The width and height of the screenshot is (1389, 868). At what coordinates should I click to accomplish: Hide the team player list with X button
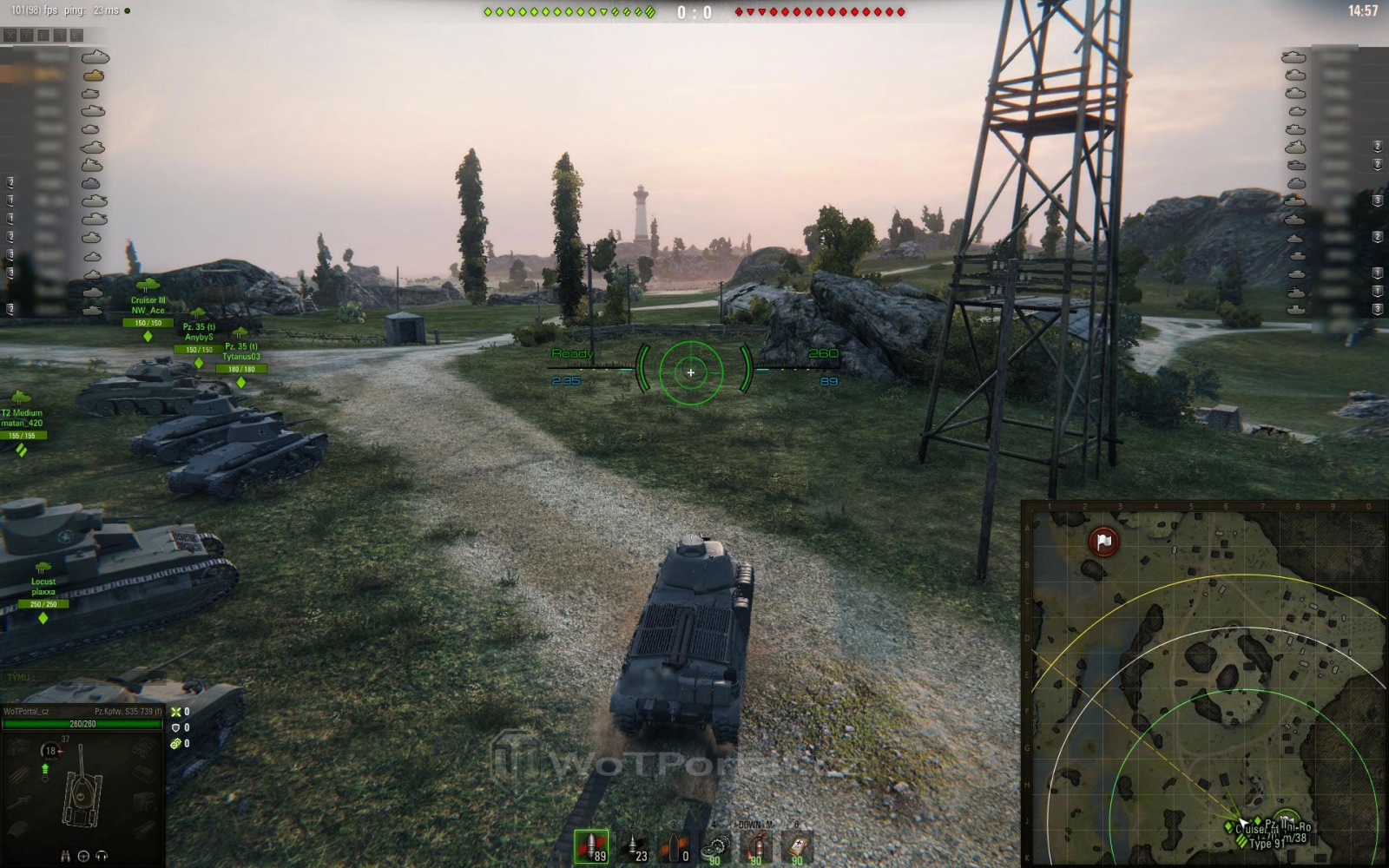tap(10, 36)
